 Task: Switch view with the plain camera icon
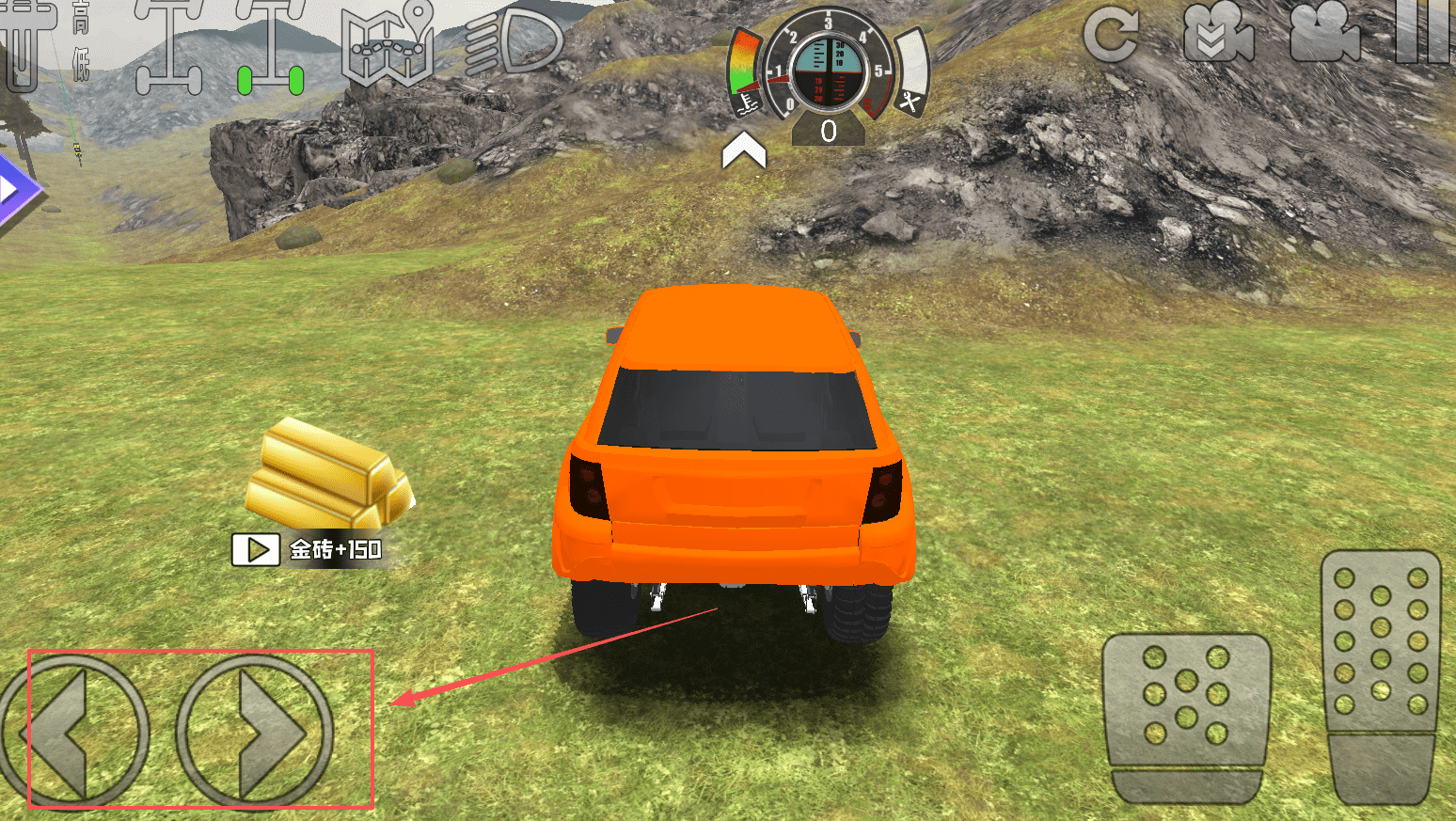click(1324, 36)
